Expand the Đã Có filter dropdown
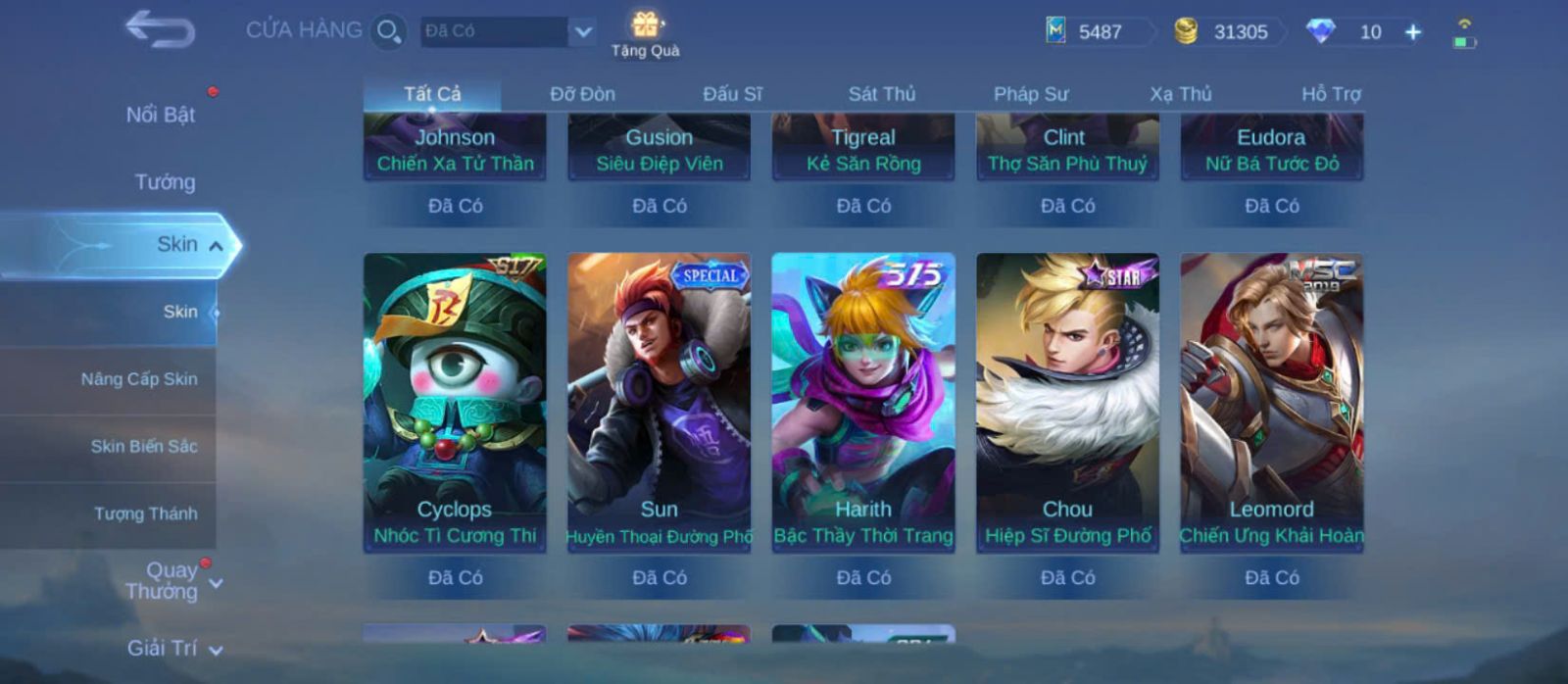The width and height of the screenshot is (1568, 684). coord(582,31)
